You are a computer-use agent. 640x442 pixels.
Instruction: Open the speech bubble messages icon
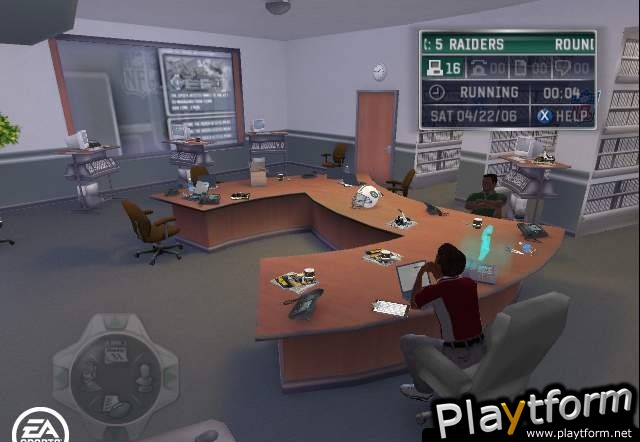562,68
